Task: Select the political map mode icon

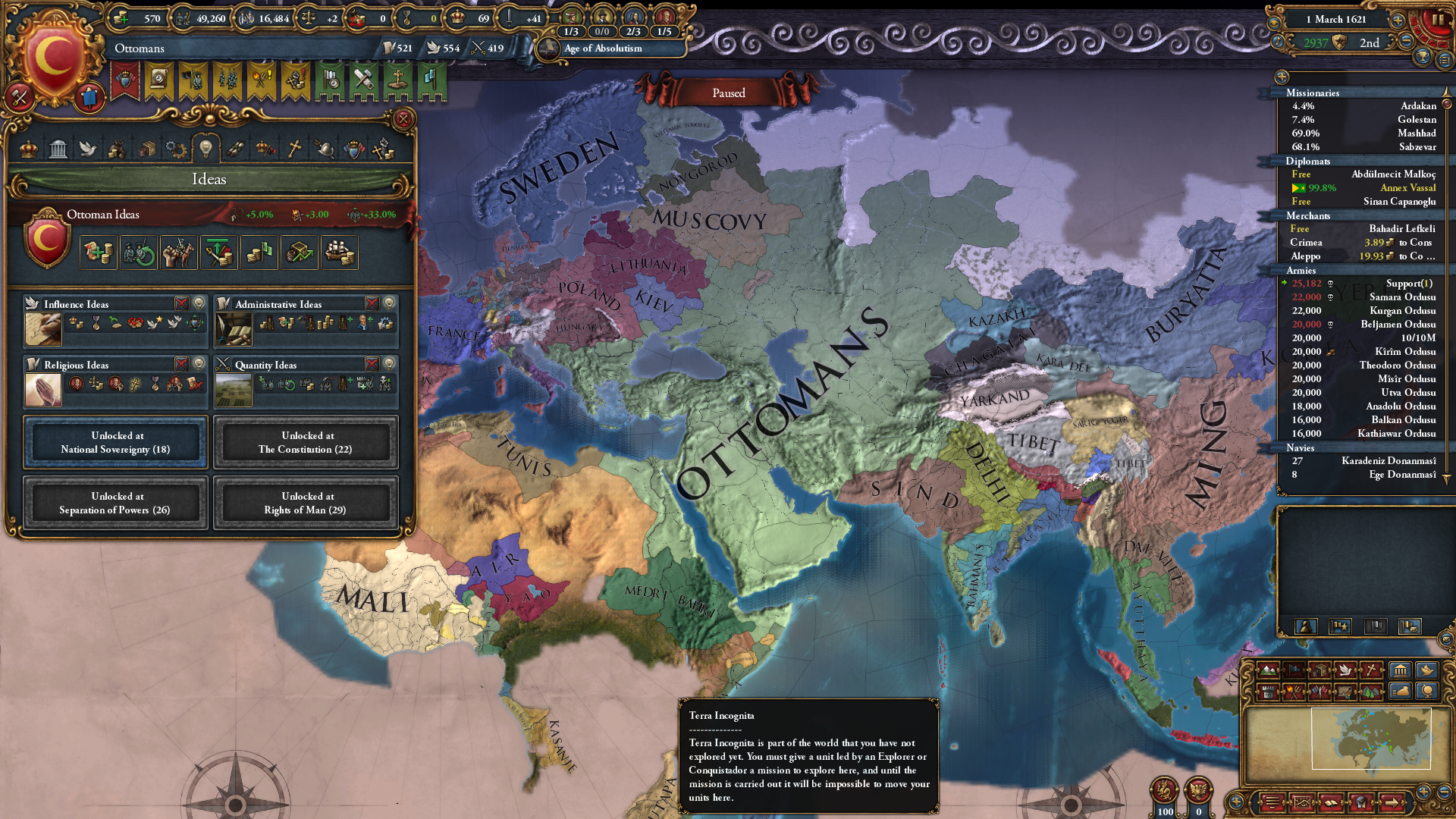Action: [x=1294, y=671]
